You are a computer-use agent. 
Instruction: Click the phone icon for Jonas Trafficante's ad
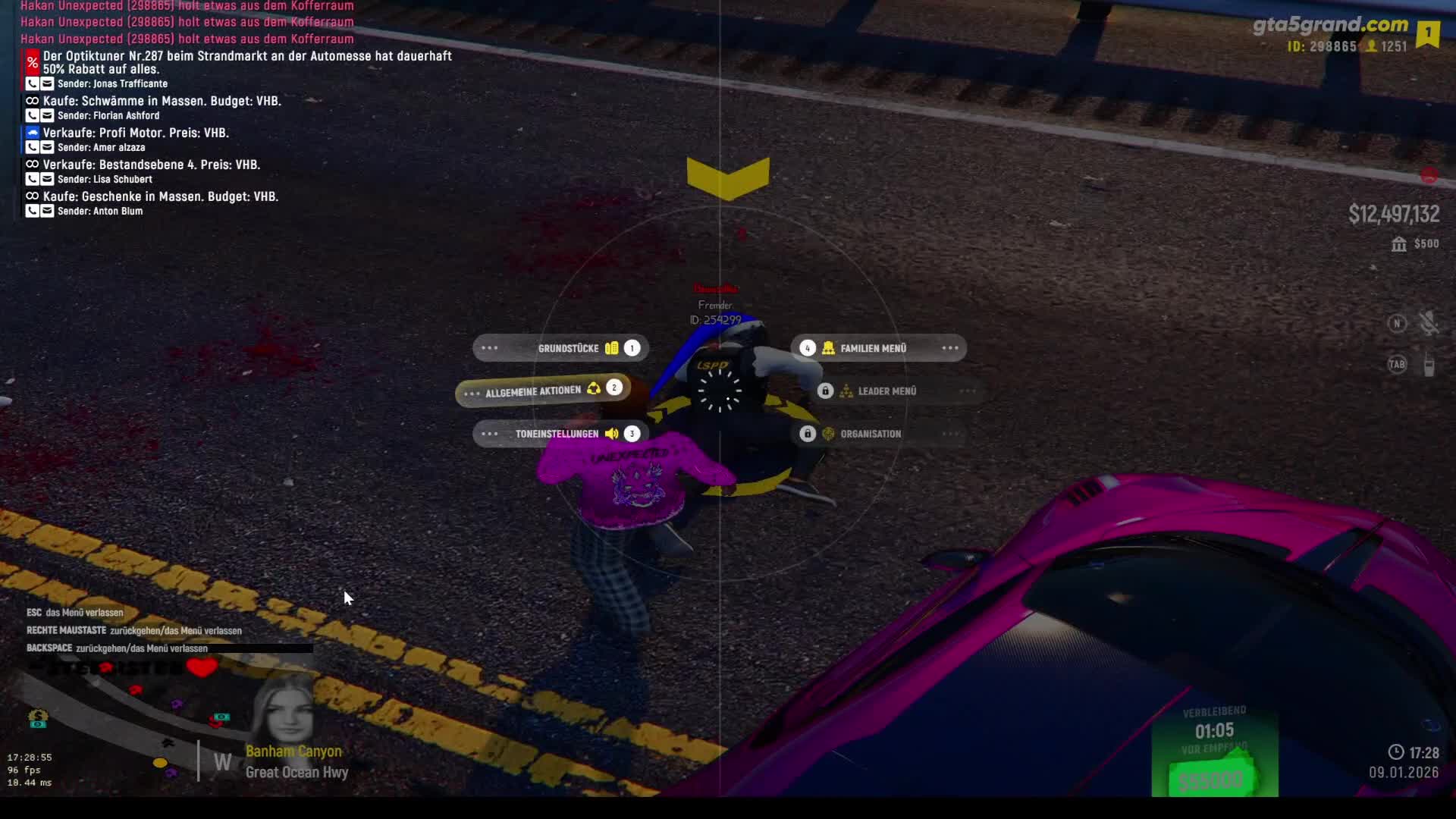[32, 84]
